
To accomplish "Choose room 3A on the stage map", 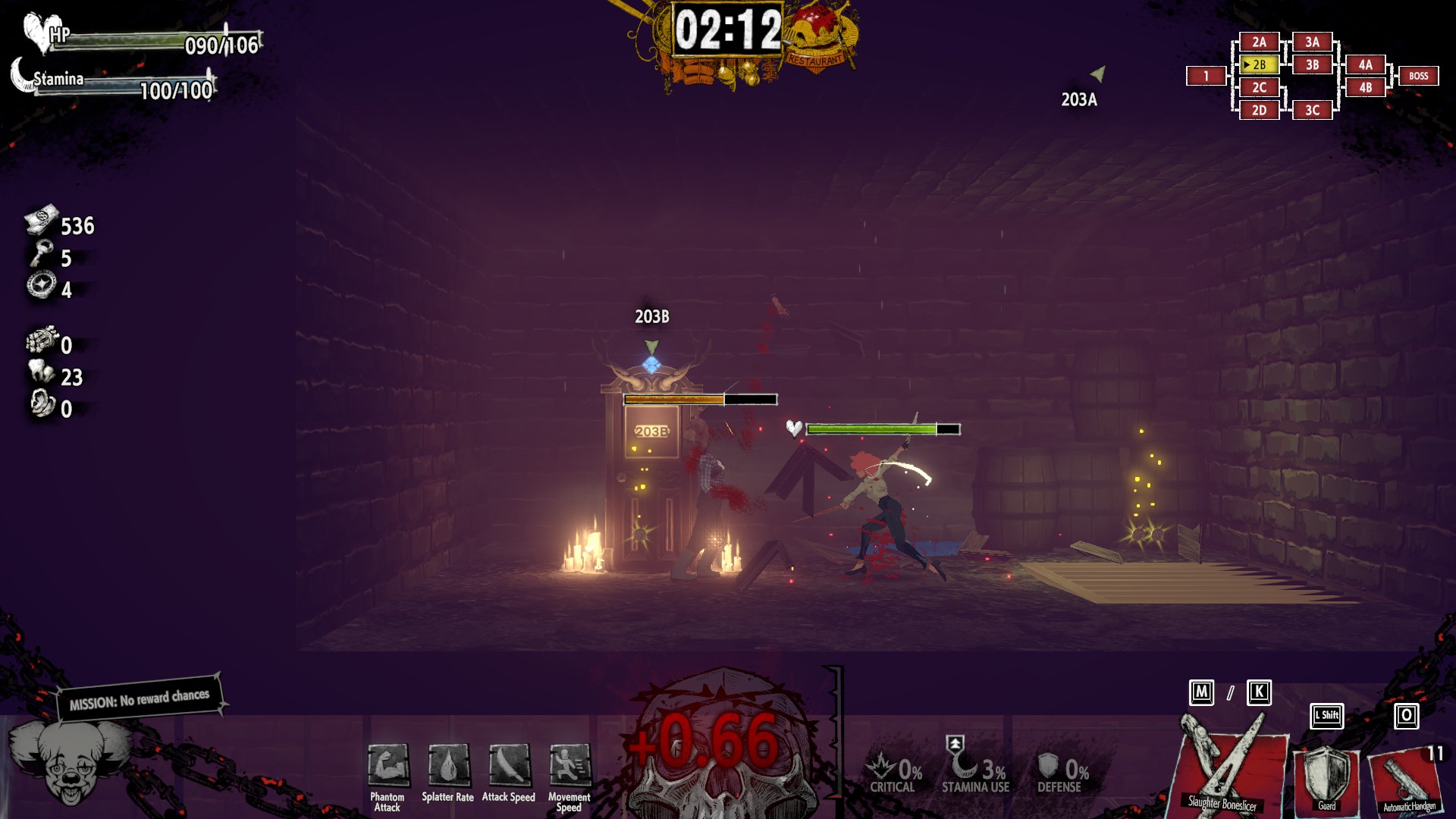I will click(x=1313, y=42).
